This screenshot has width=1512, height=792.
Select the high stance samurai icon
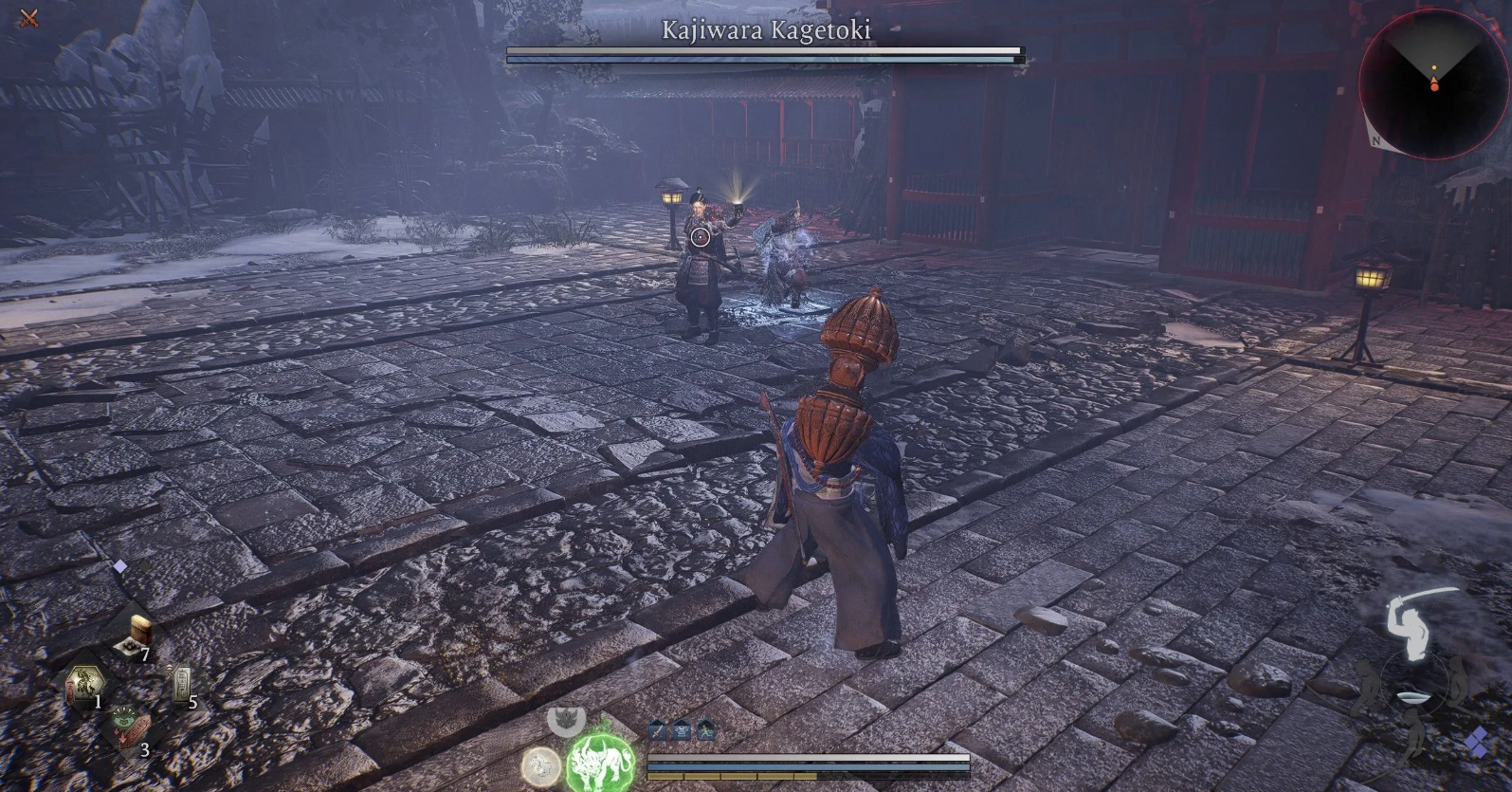tap(1409, 624)
